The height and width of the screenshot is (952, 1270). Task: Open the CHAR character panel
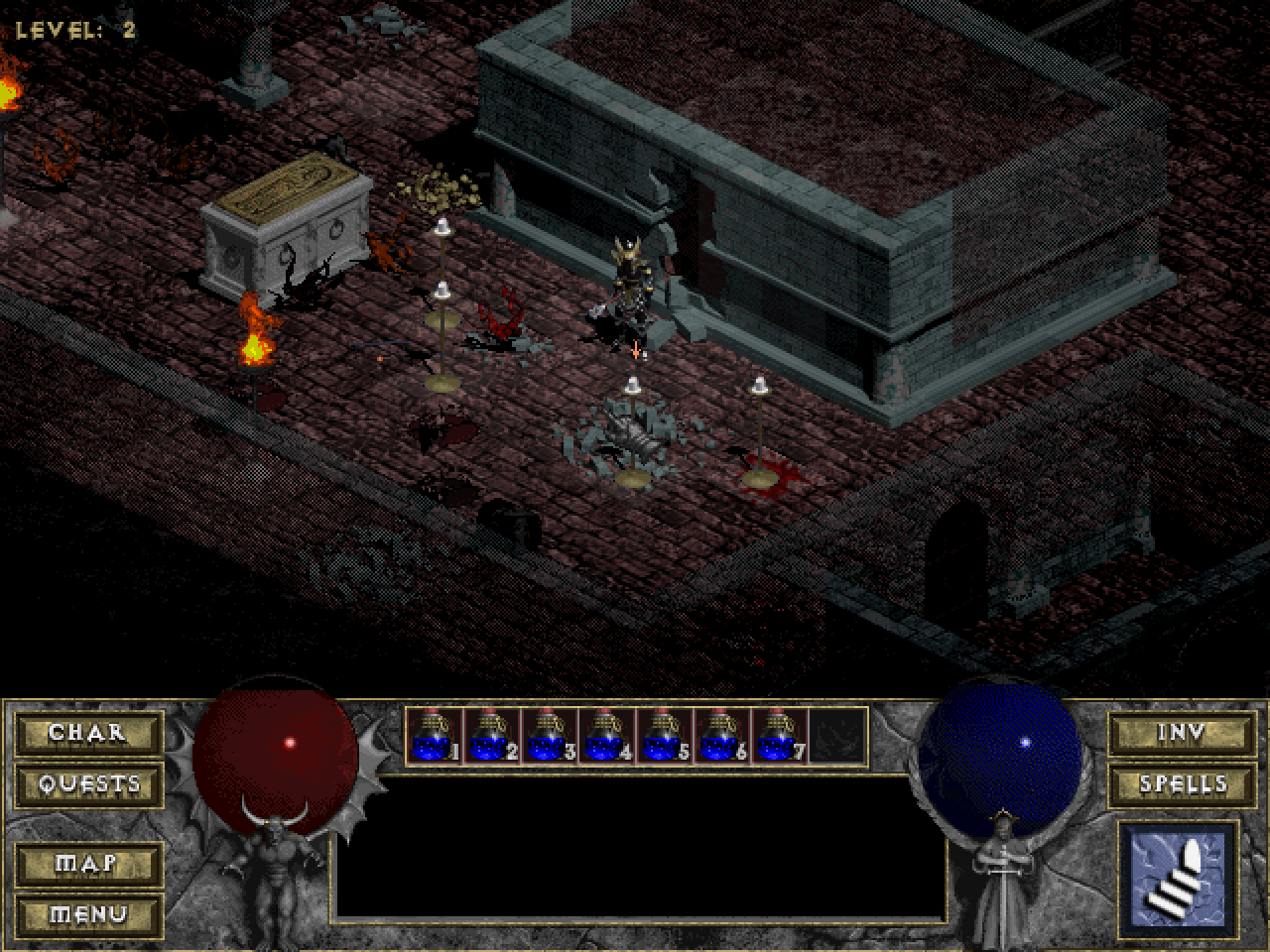click(88, 734)
